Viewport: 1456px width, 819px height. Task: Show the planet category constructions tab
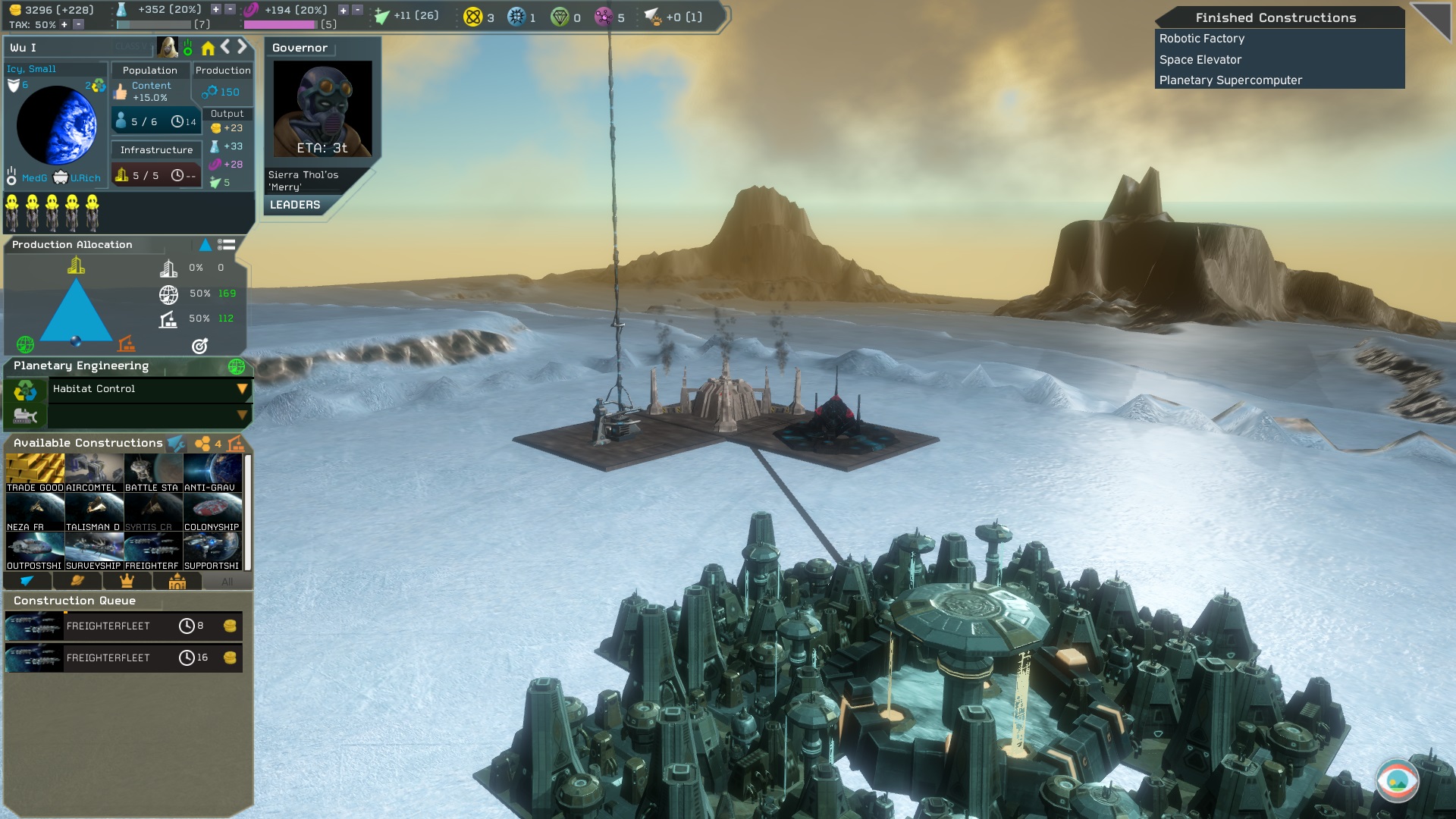(x=77, y=581)
